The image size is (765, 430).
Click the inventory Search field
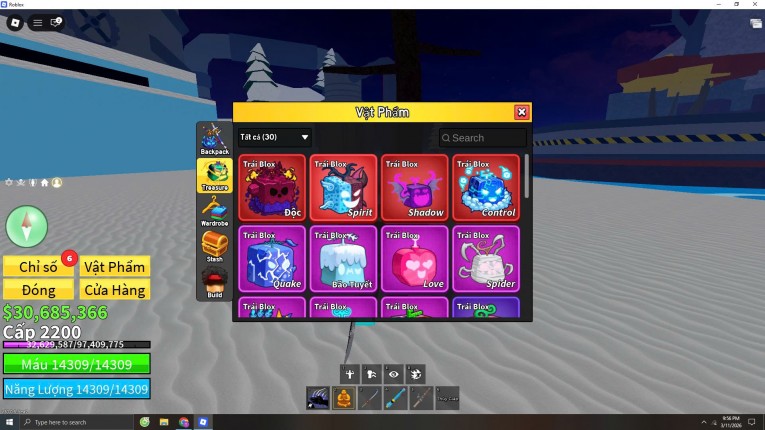tap(483, 138)
